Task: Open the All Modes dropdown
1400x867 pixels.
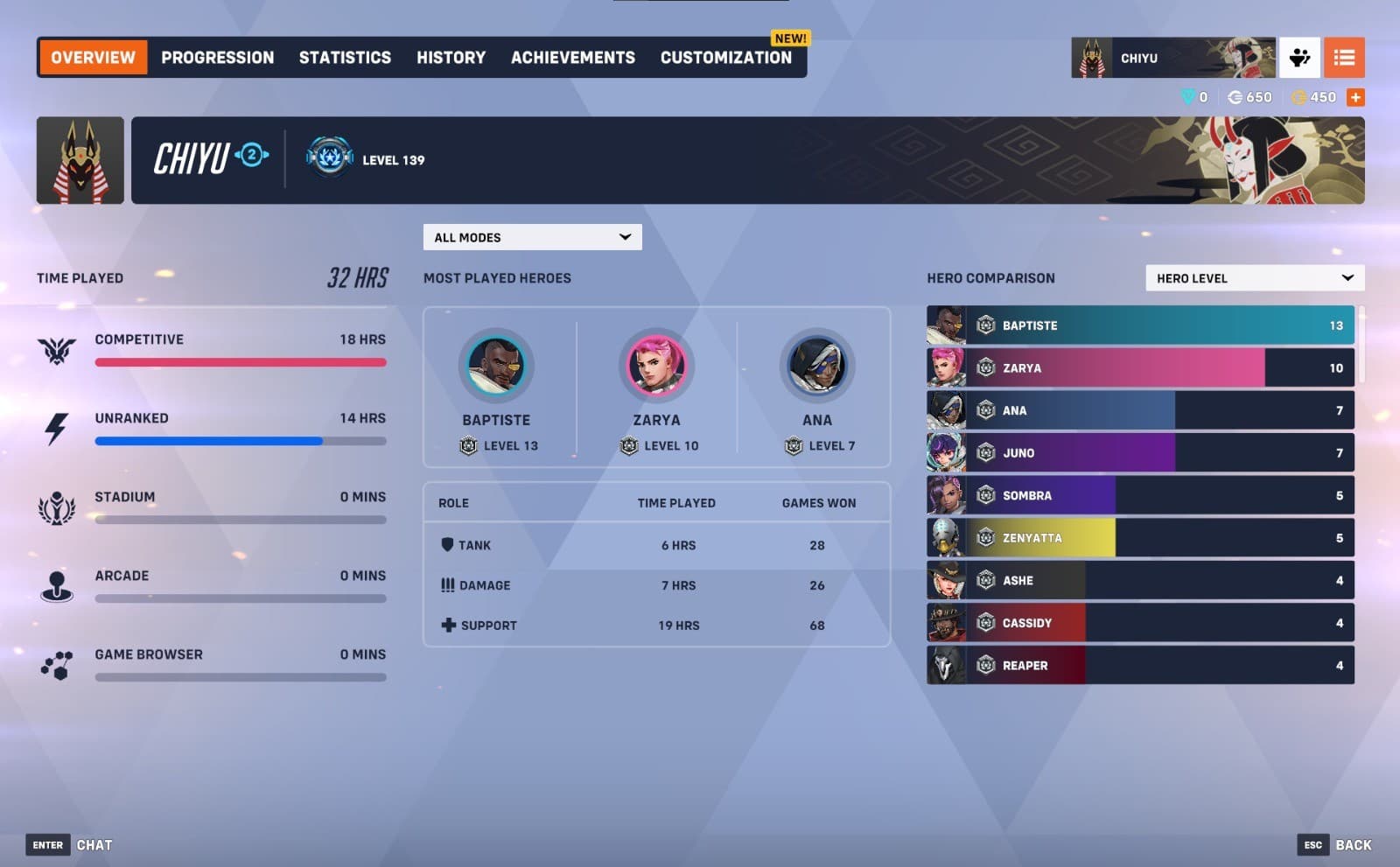Action: [x=532, y=236]
